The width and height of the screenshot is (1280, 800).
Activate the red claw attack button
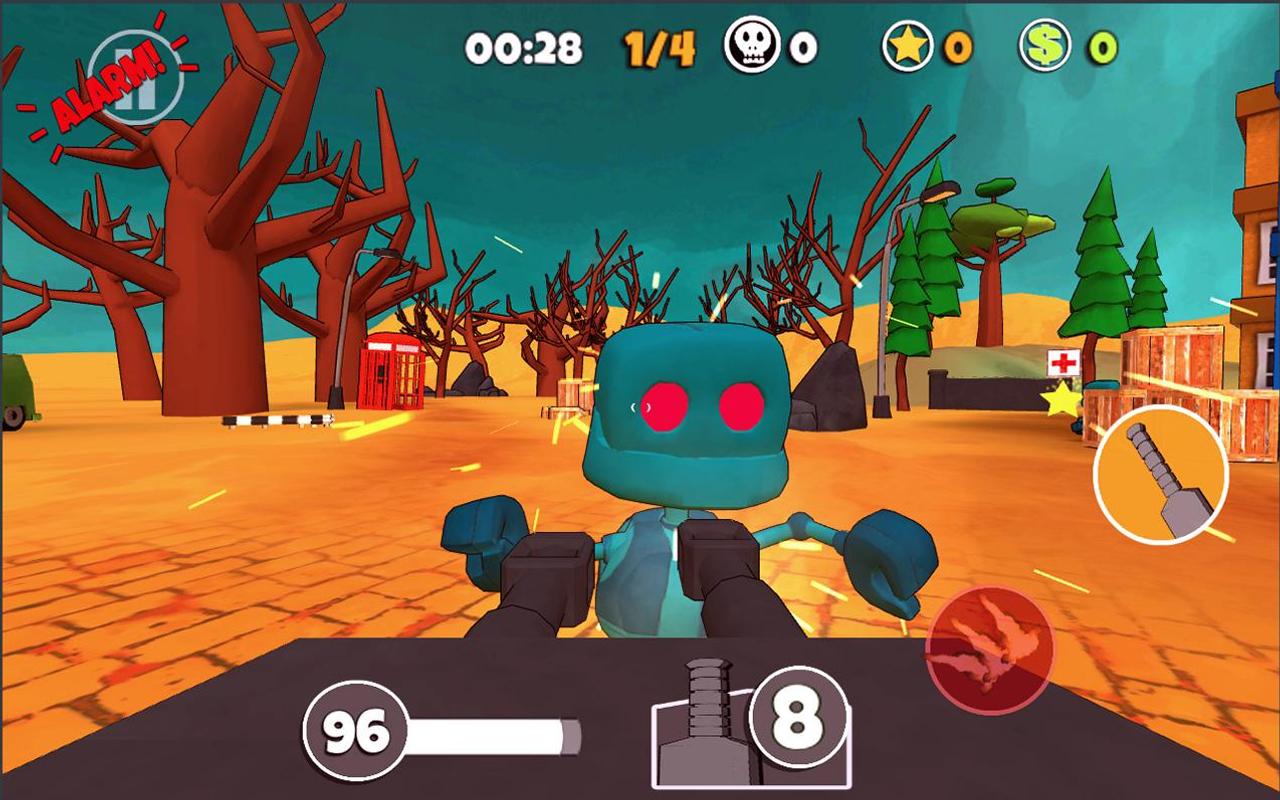point(989,650)
